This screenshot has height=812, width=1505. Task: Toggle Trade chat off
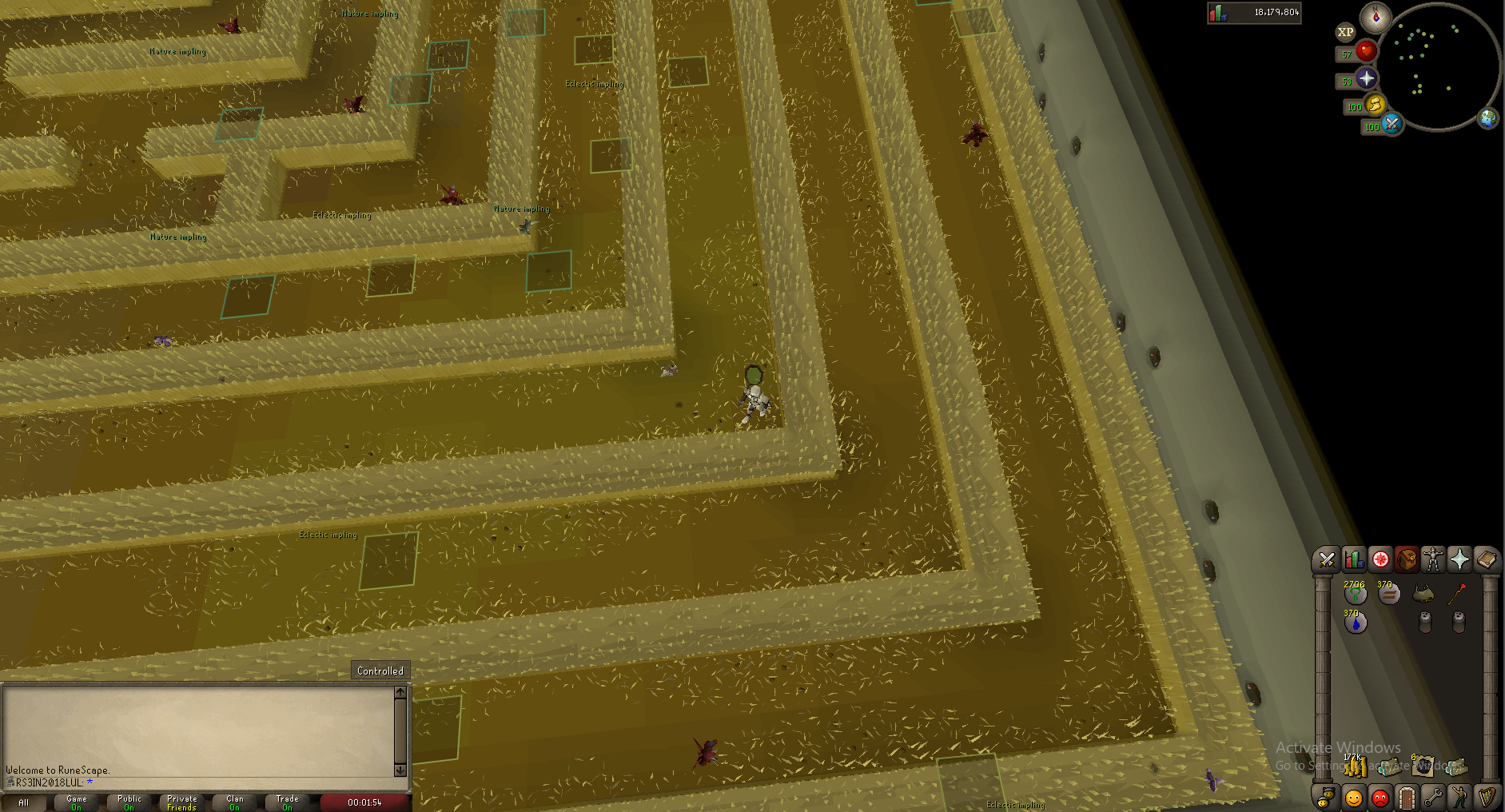coord(286,802)
